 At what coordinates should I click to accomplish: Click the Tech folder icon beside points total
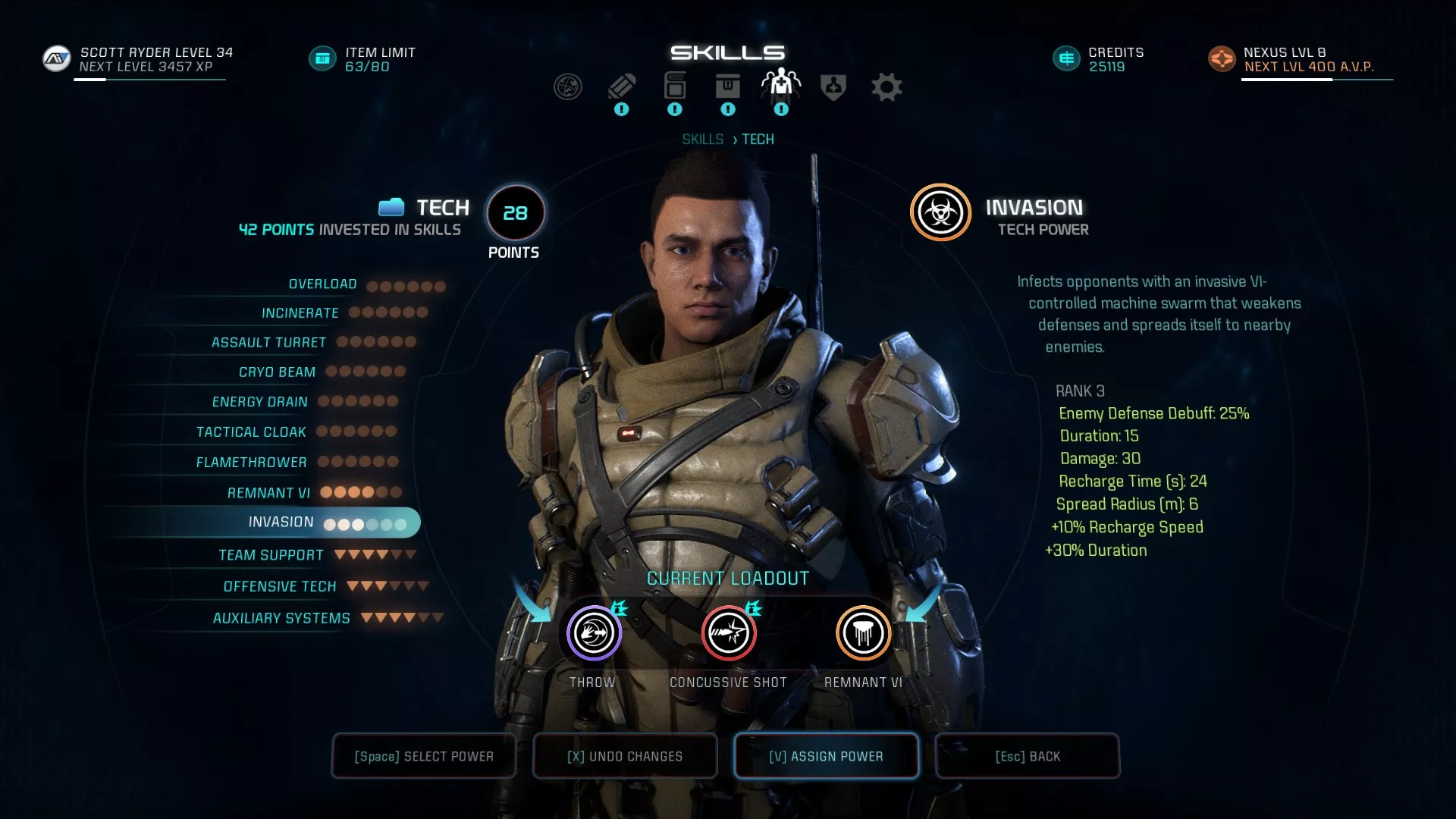pyautogui.click(x=391, y=206)
